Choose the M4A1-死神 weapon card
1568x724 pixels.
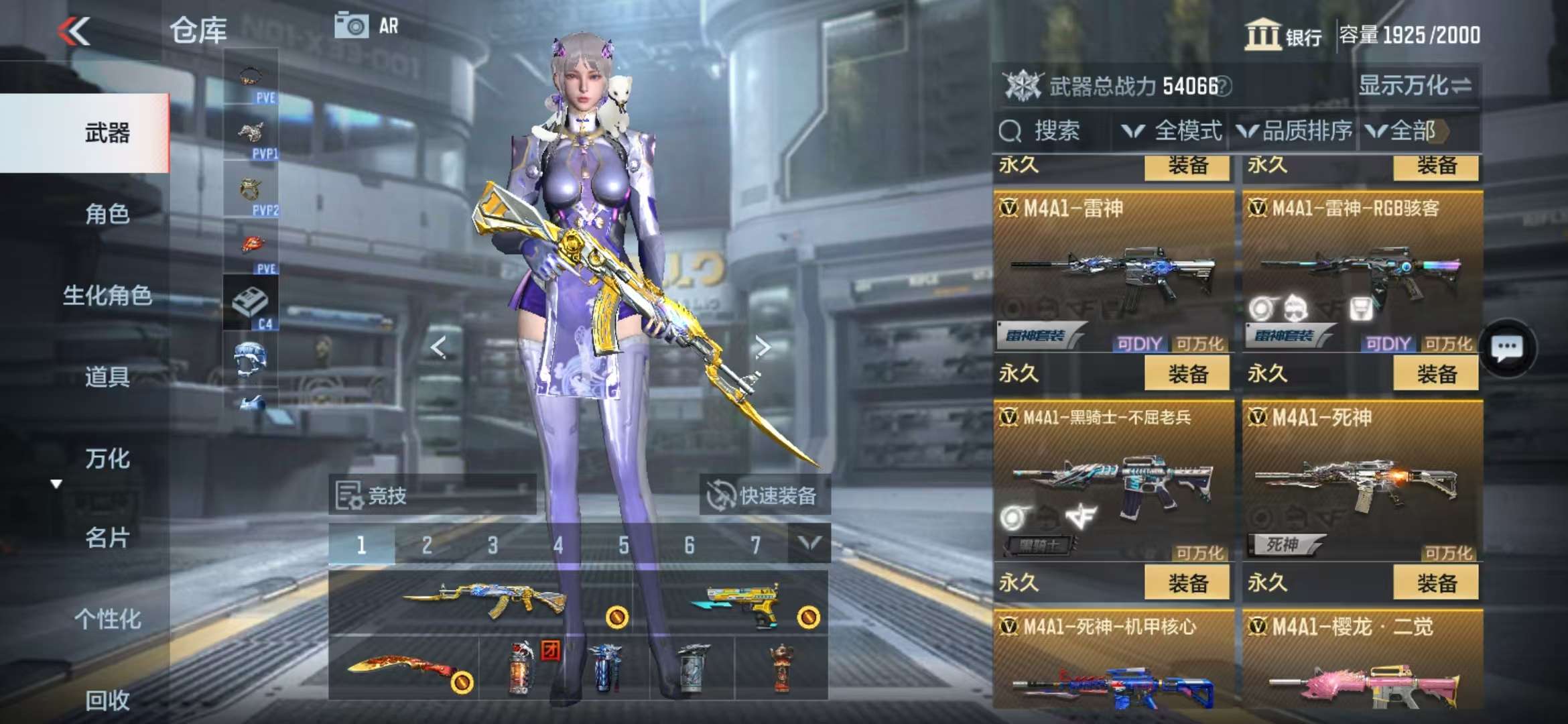[x=1362, y=481]
